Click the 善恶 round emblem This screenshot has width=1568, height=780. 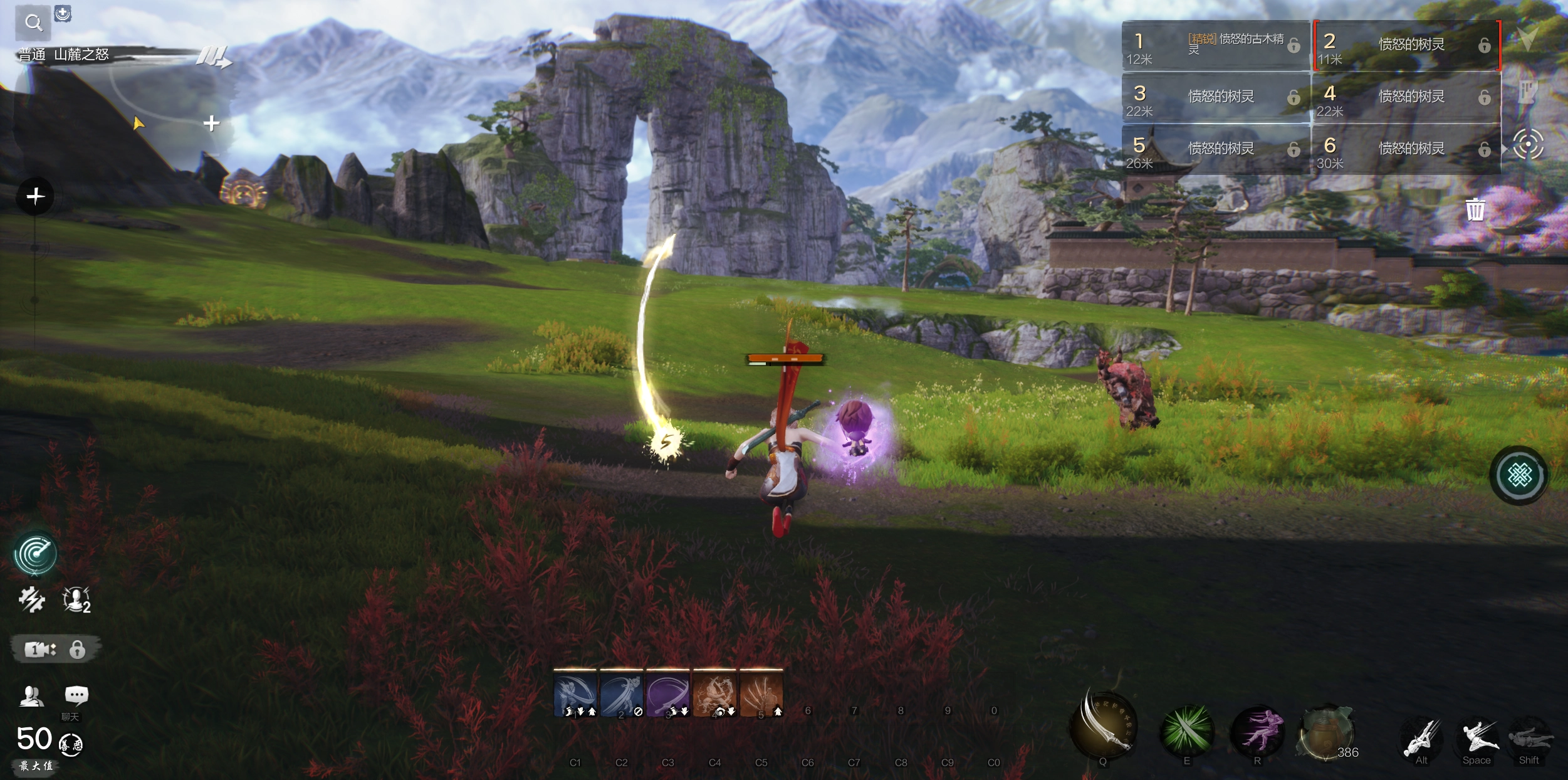pos(71,745)
